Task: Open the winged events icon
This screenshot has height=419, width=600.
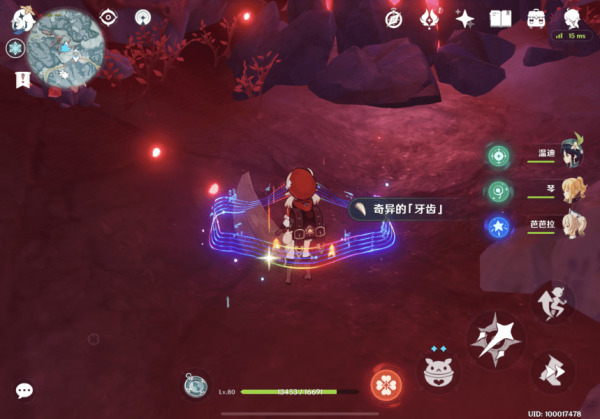Action: click(429, 18)
